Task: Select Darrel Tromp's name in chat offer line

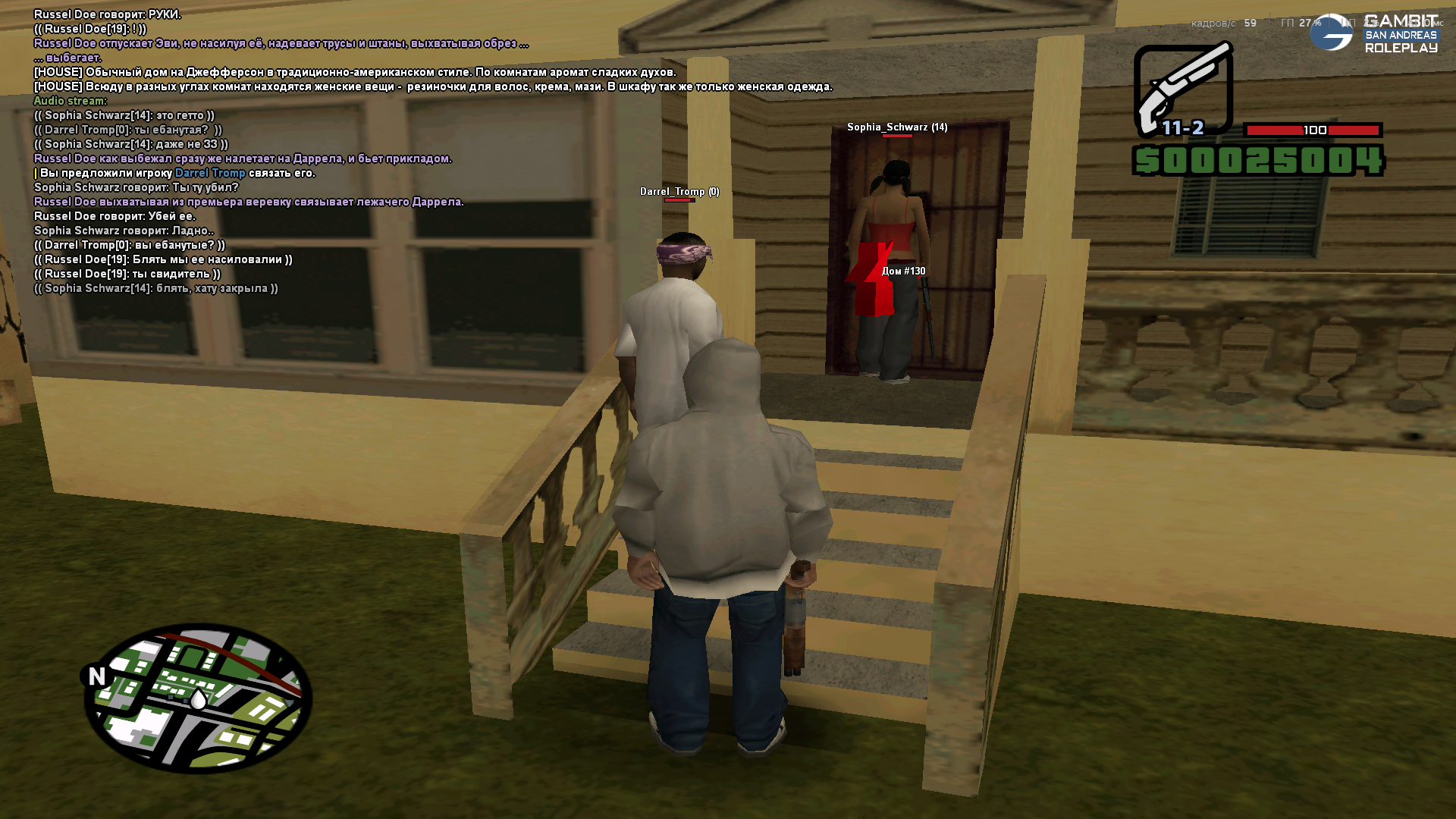Action: 210,173
